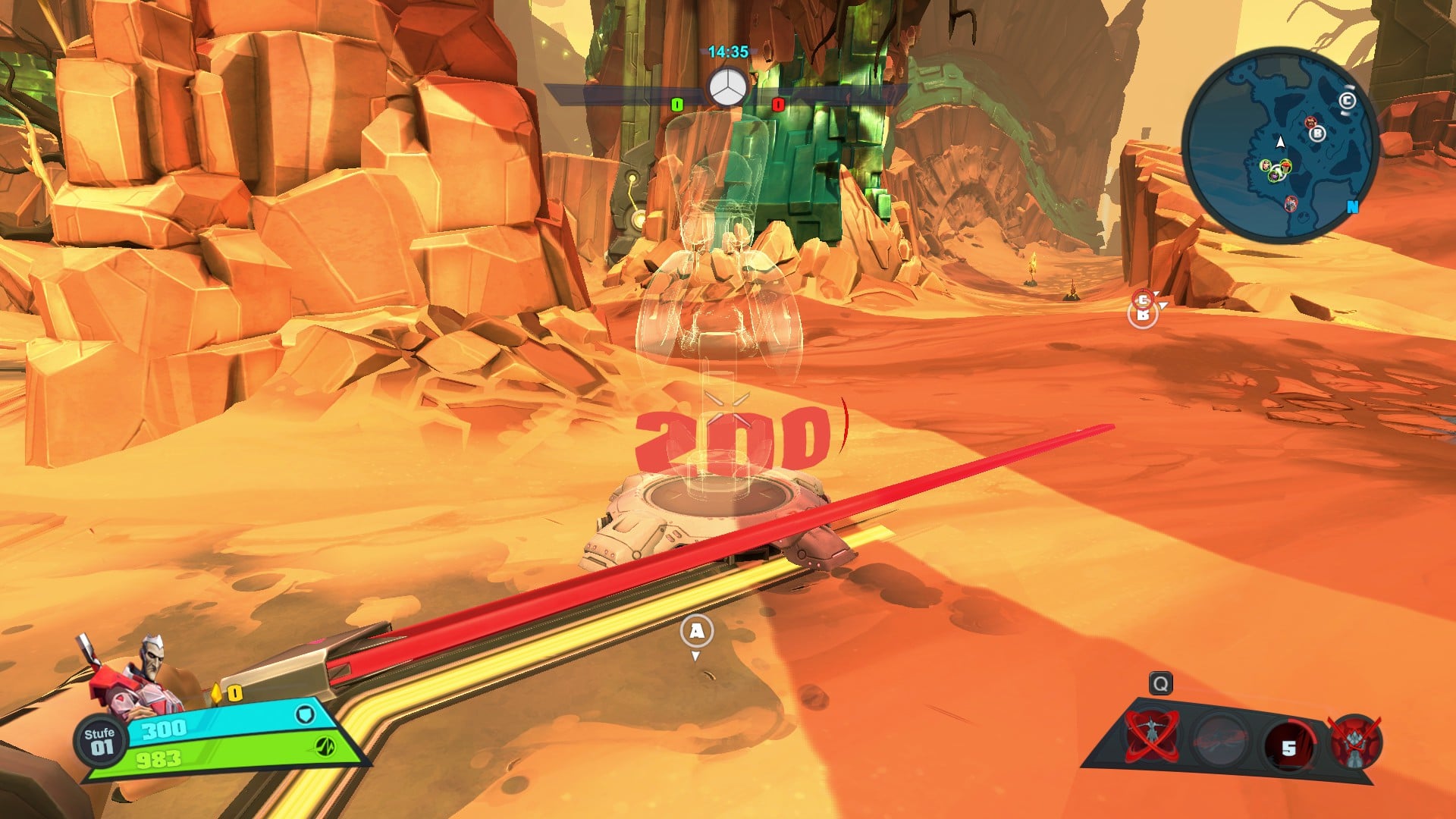Select the greyed-out middle skill icon

[x=1220, y=738]
